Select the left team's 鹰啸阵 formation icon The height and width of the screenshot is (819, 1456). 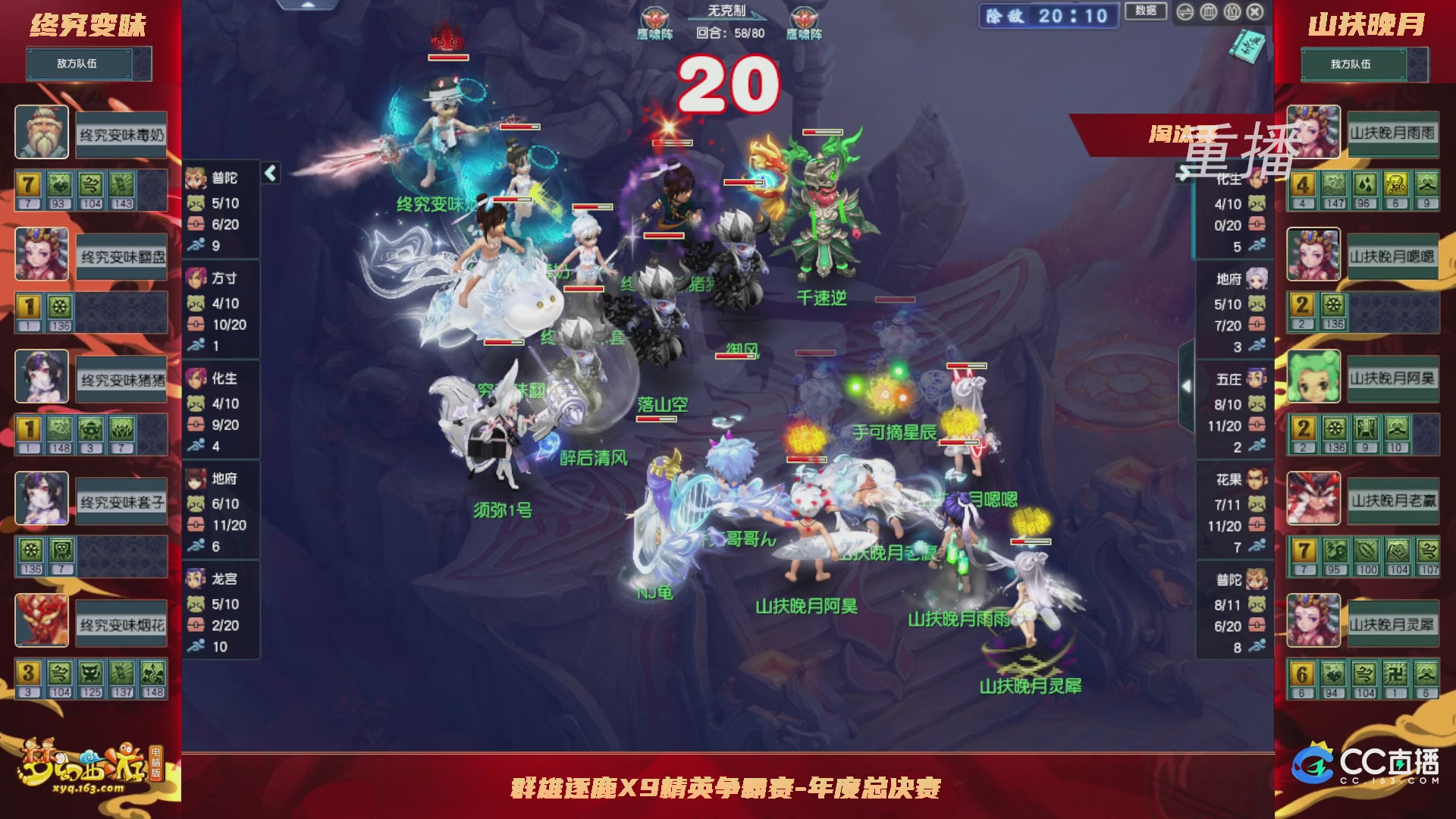pyautogui.click(x=654, y=17)
